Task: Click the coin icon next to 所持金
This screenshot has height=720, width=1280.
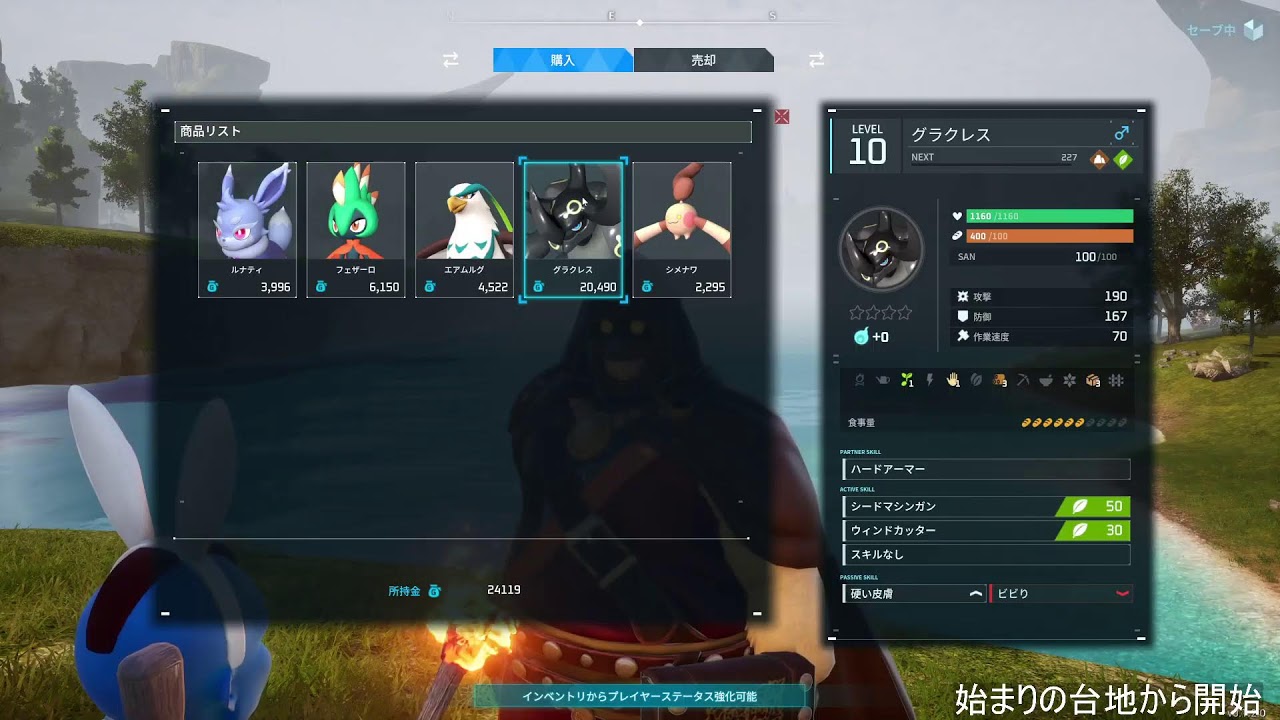Action: (x=435, y=589)
